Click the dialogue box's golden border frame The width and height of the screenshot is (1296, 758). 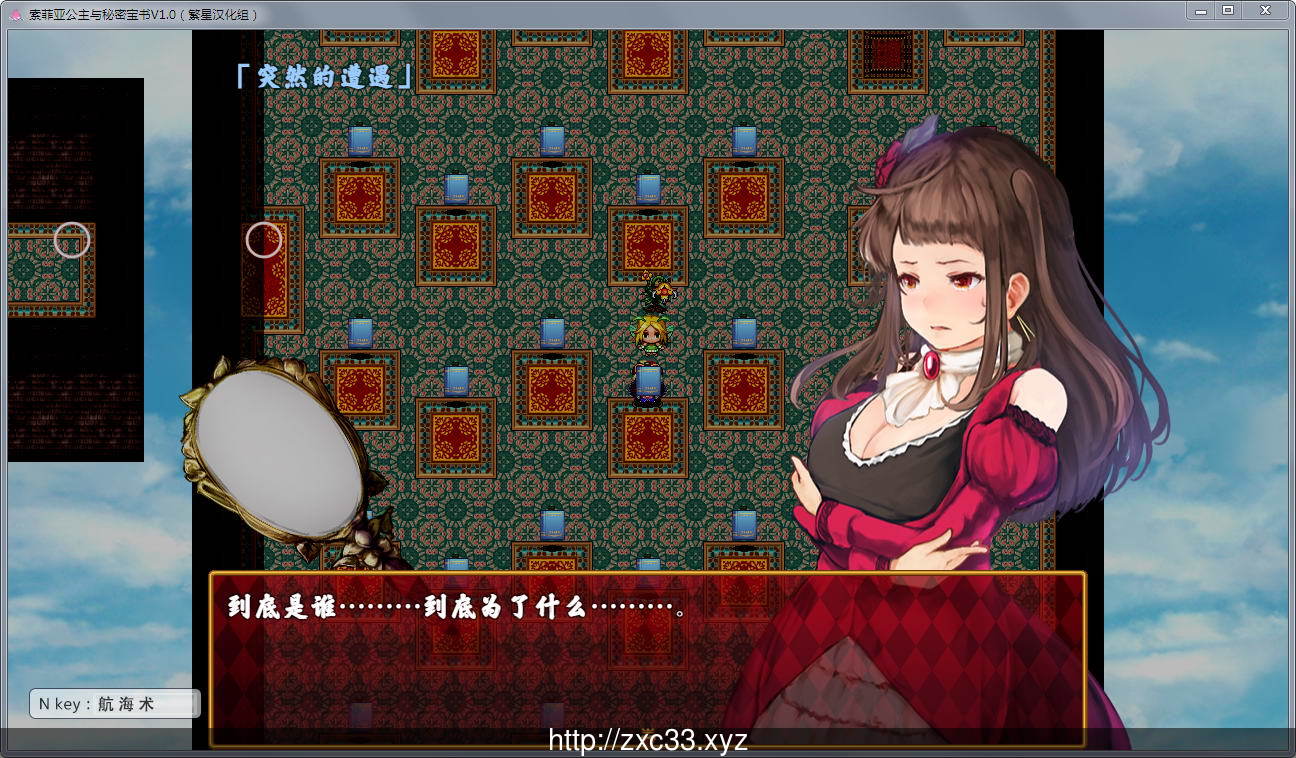pyautogui.click(x=650, y=572)
